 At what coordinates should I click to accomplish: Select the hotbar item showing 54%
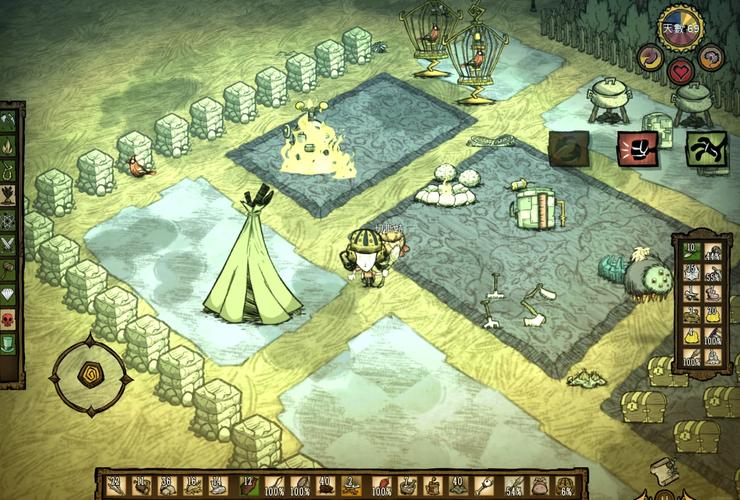coord(514,486)
